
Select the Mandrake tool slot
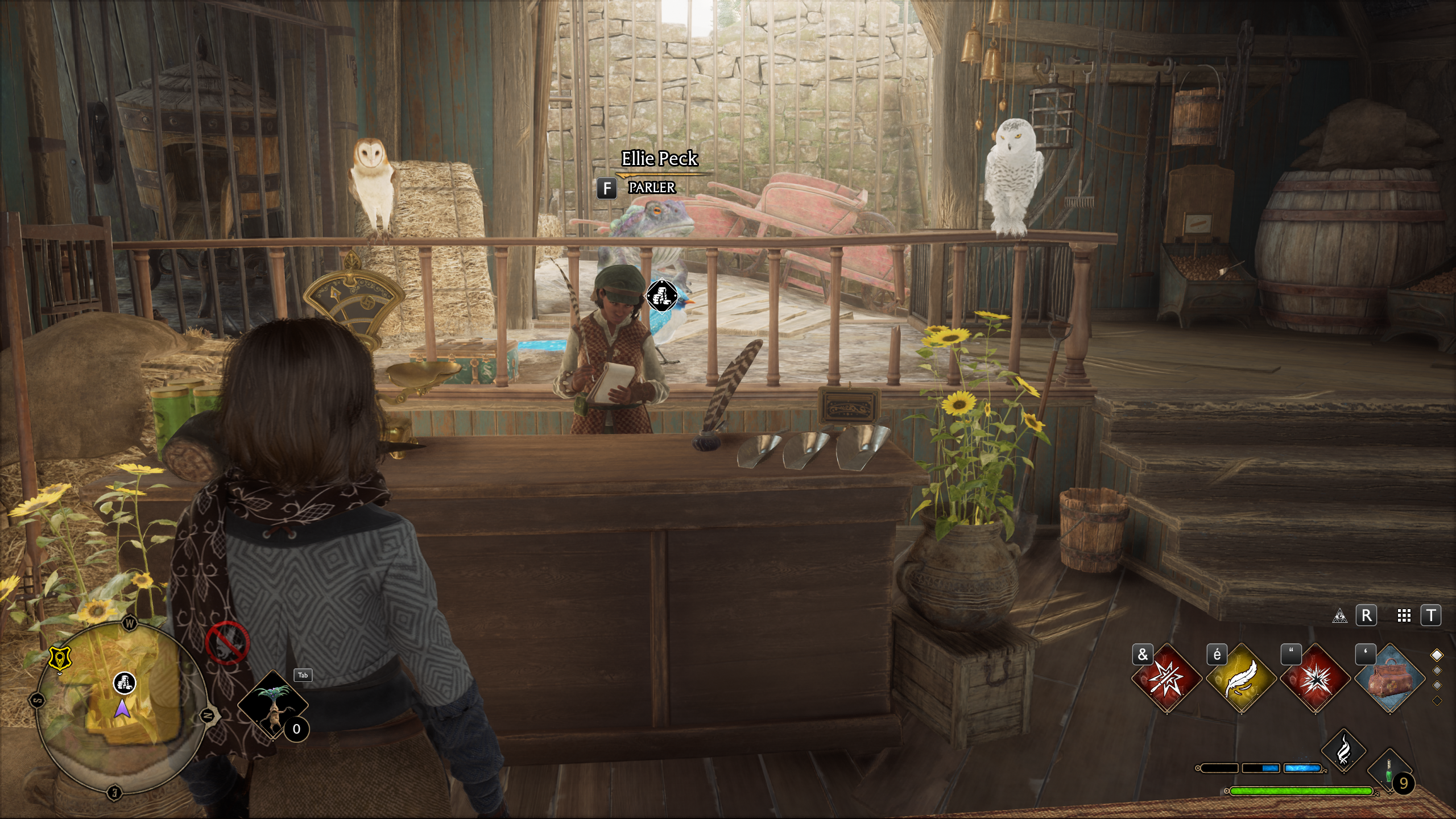point(272,704)
